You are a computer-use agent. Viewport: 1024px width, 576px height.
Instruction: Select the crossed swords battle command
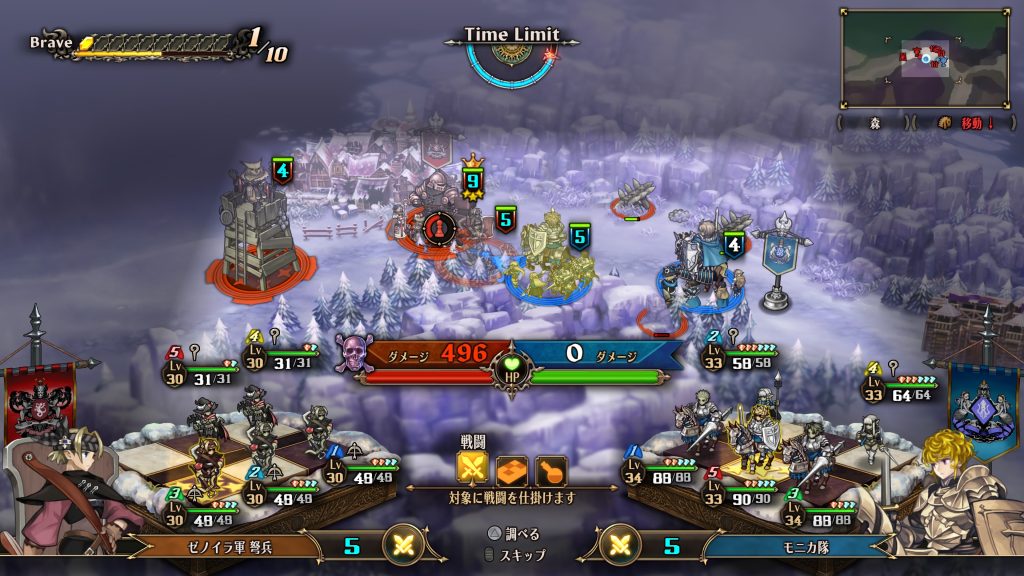point(472,469)
